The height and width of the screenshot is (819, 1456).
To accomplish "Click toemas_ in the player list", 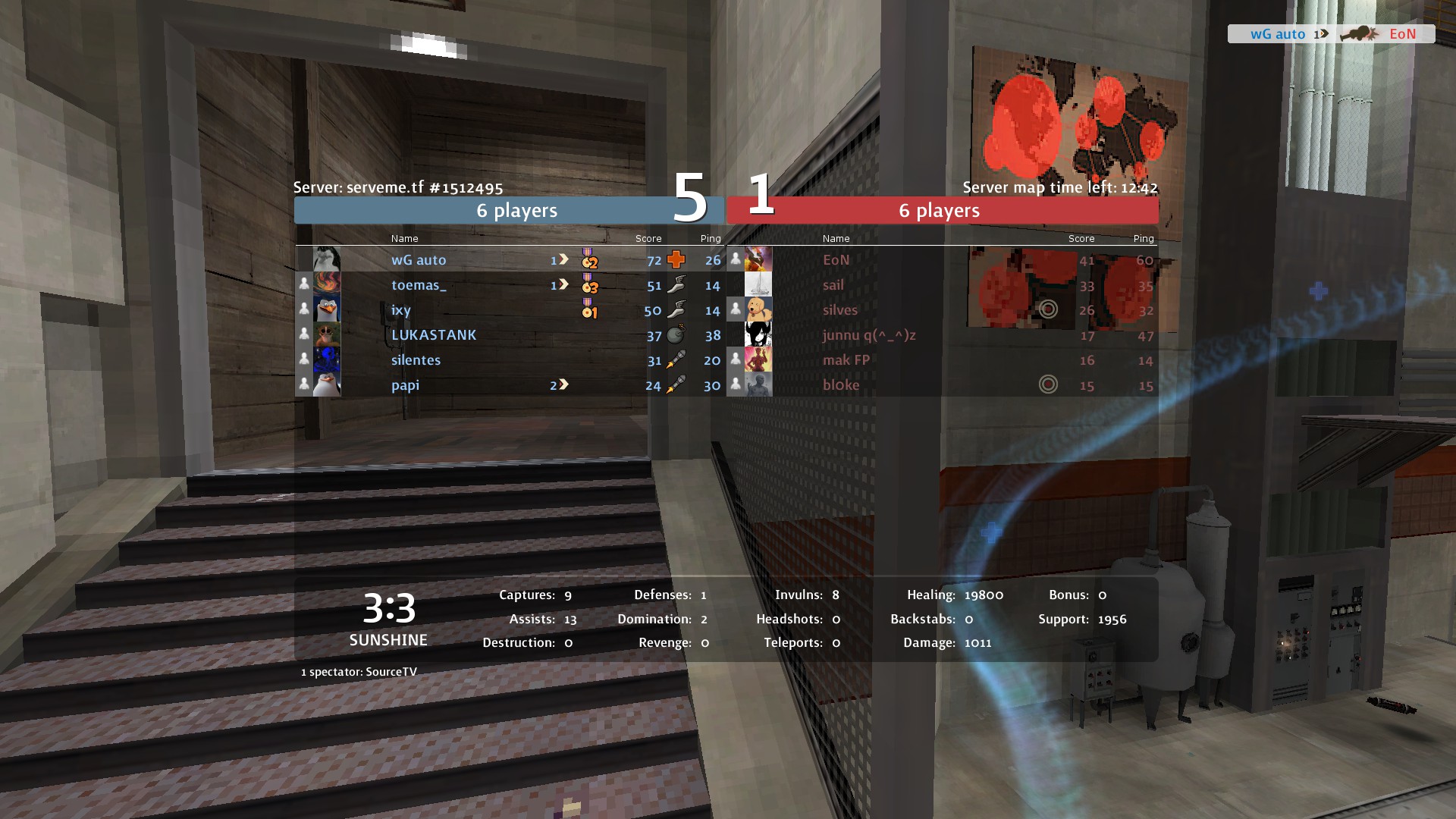I will pos(419,285).
